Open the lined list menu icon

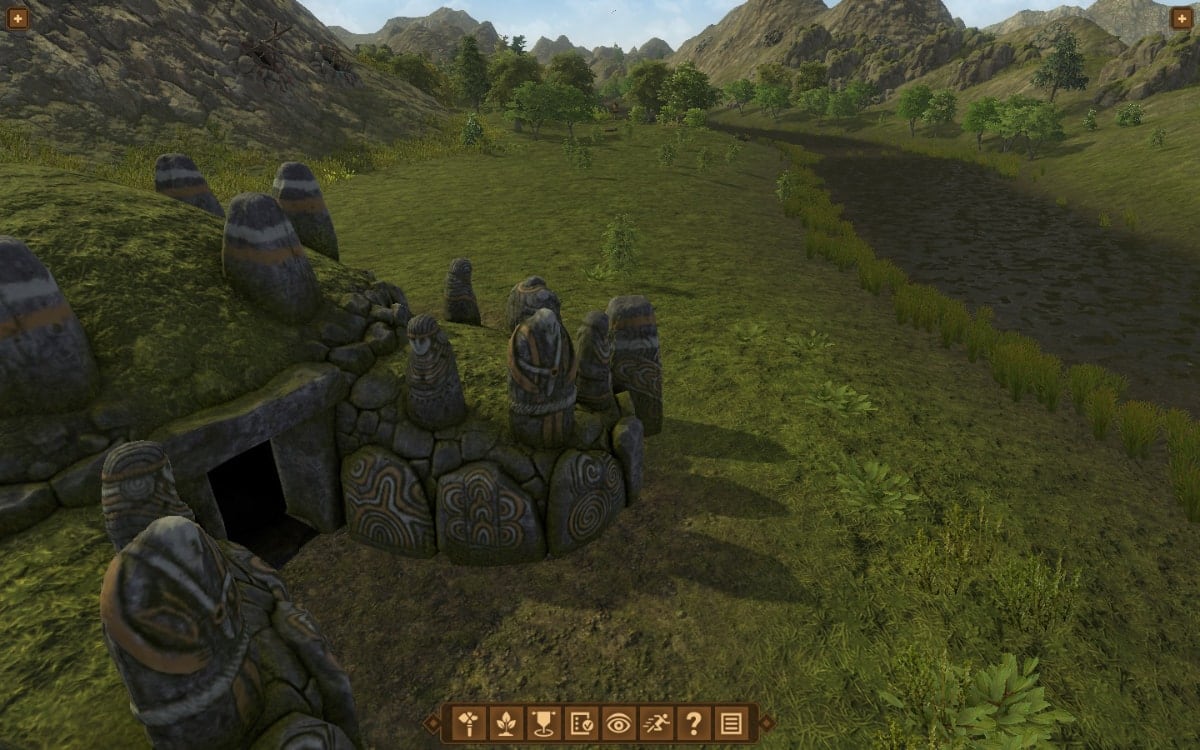point(731,722)
